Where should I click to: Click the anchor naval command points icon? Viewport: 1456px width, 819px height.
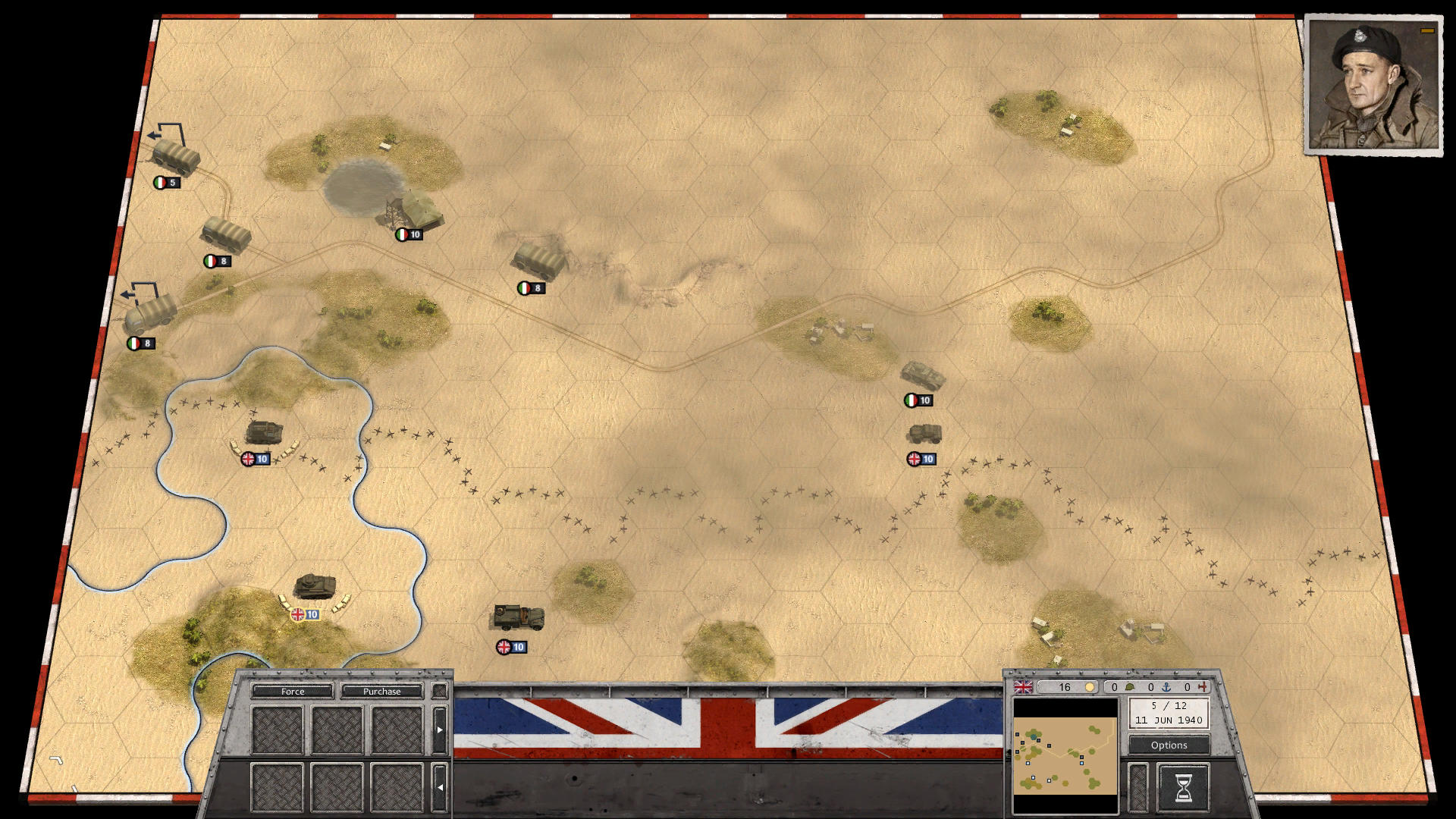(1168, 686)
